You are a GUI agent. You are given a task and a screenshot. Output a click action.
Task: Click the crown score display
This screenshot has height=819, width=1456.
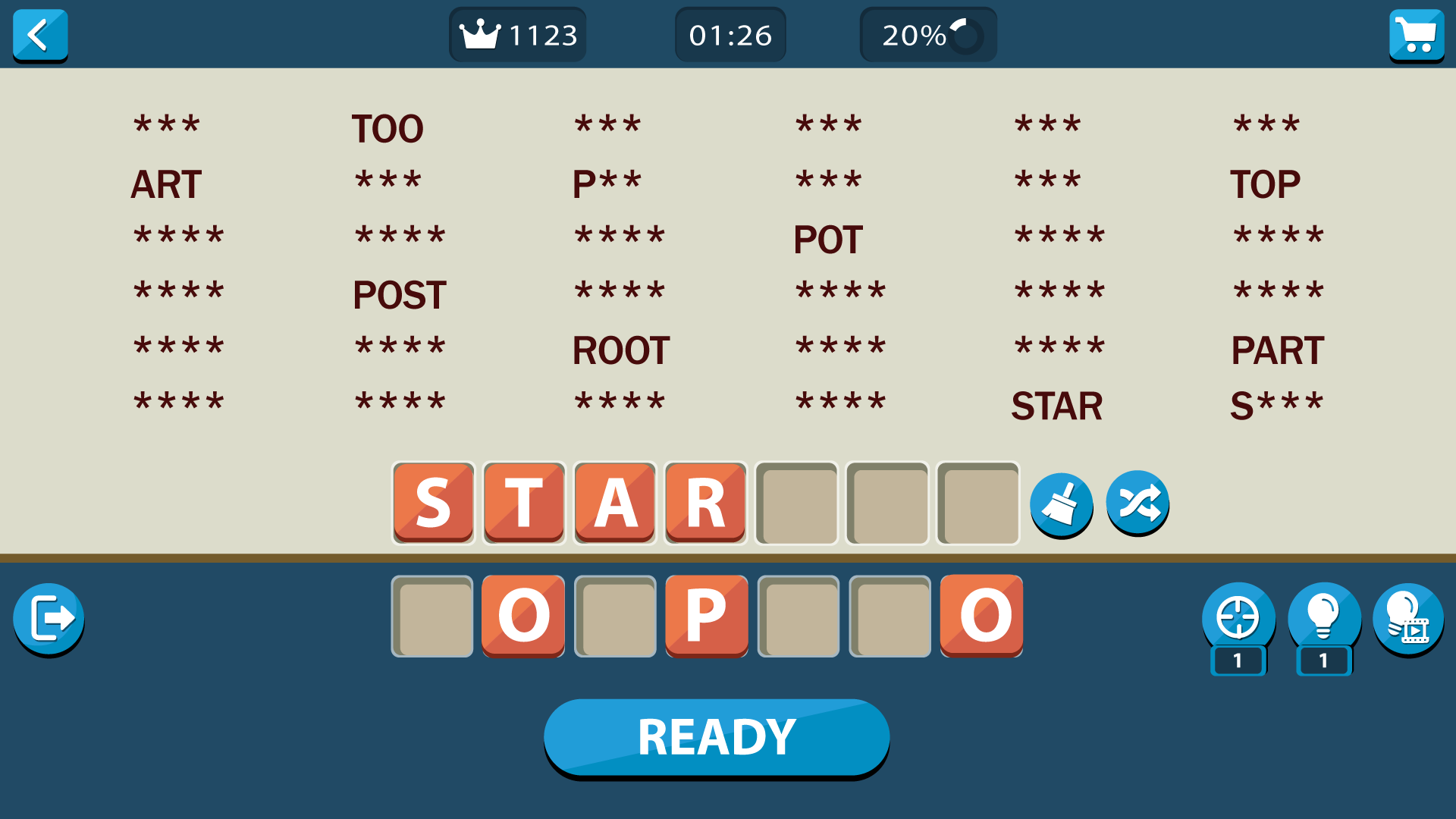point(518,34)
